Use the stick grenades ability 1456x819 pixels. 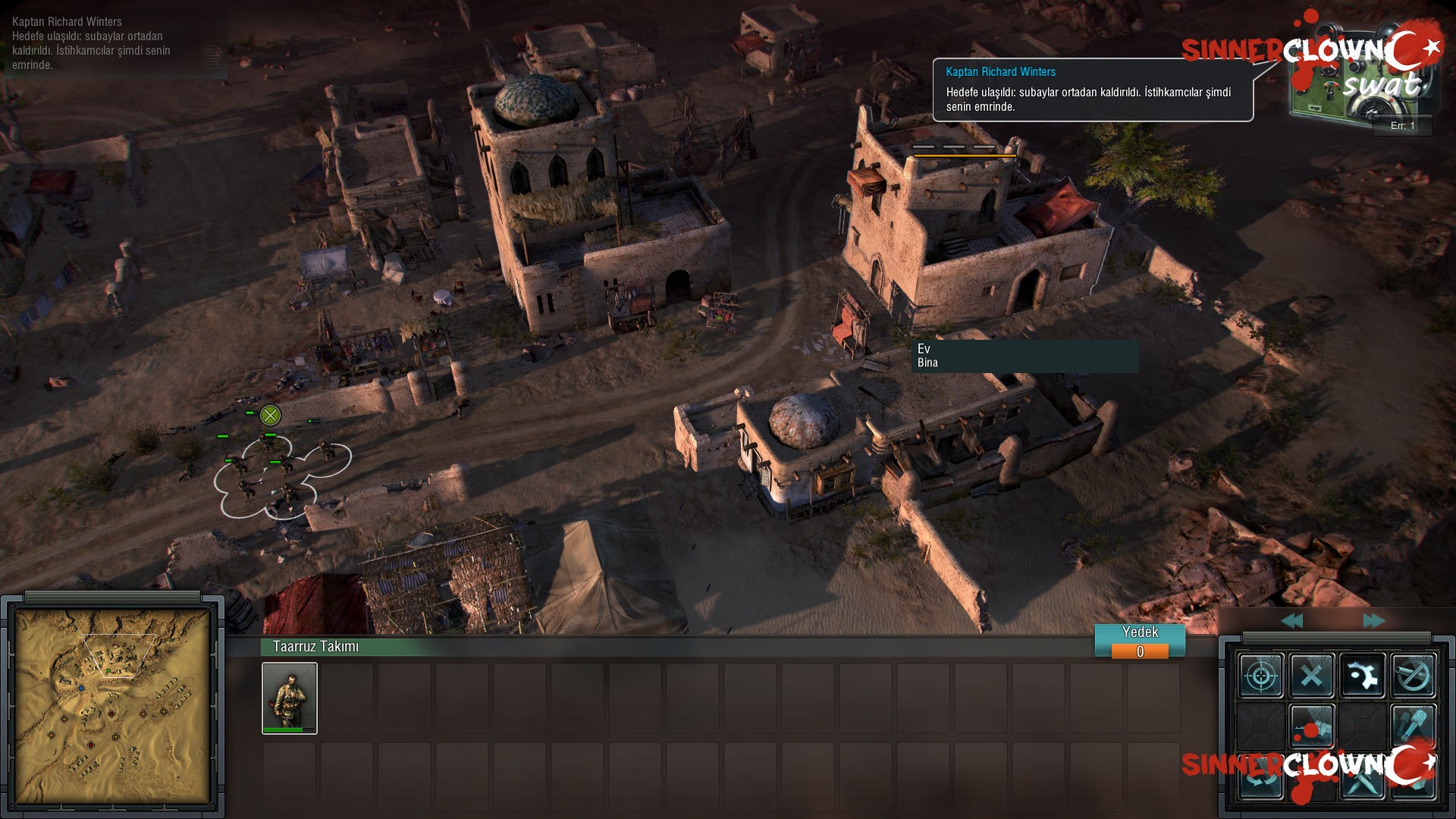pos(1414,725)
